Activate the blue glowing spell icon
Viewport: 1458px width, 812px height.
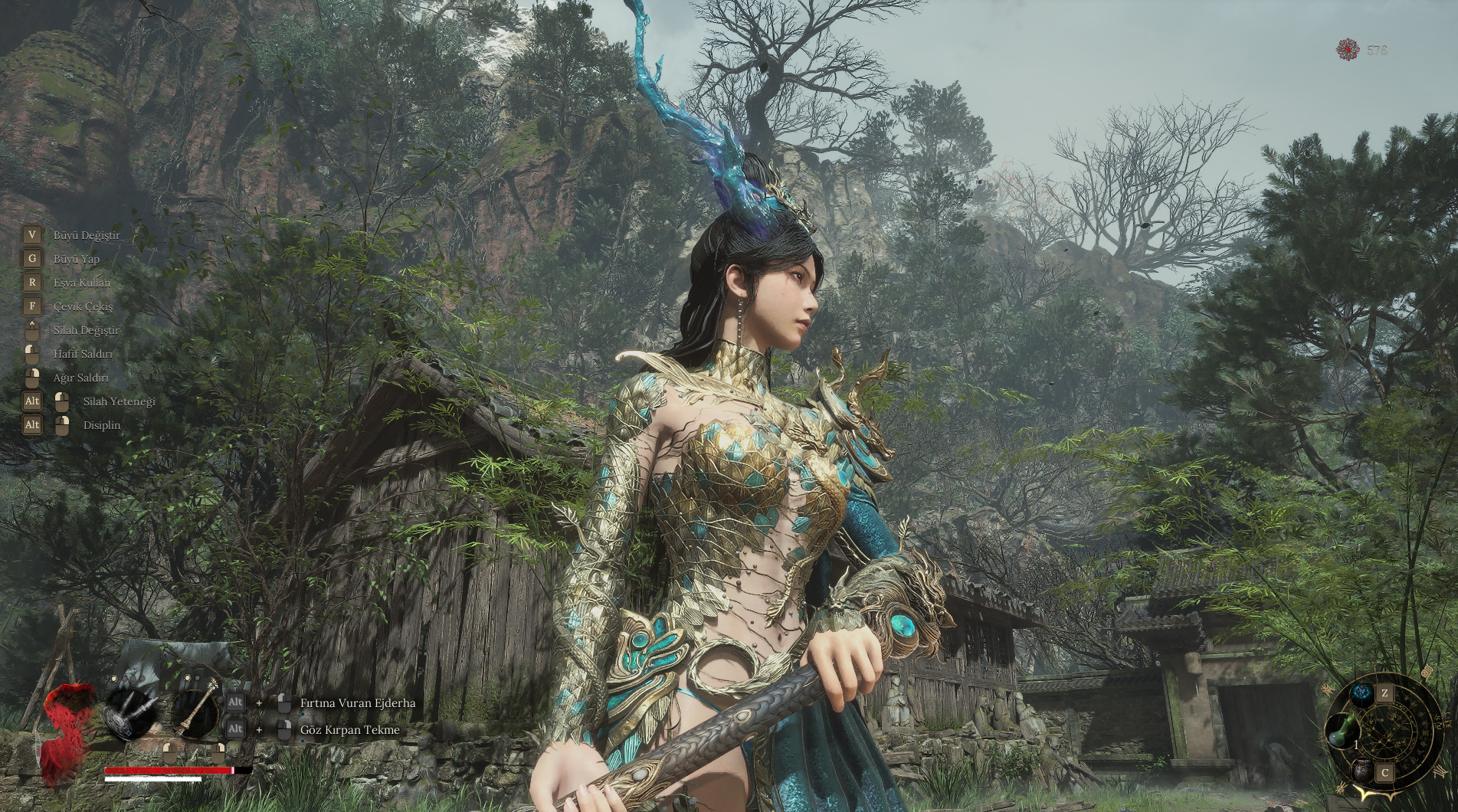(1361, 695)
